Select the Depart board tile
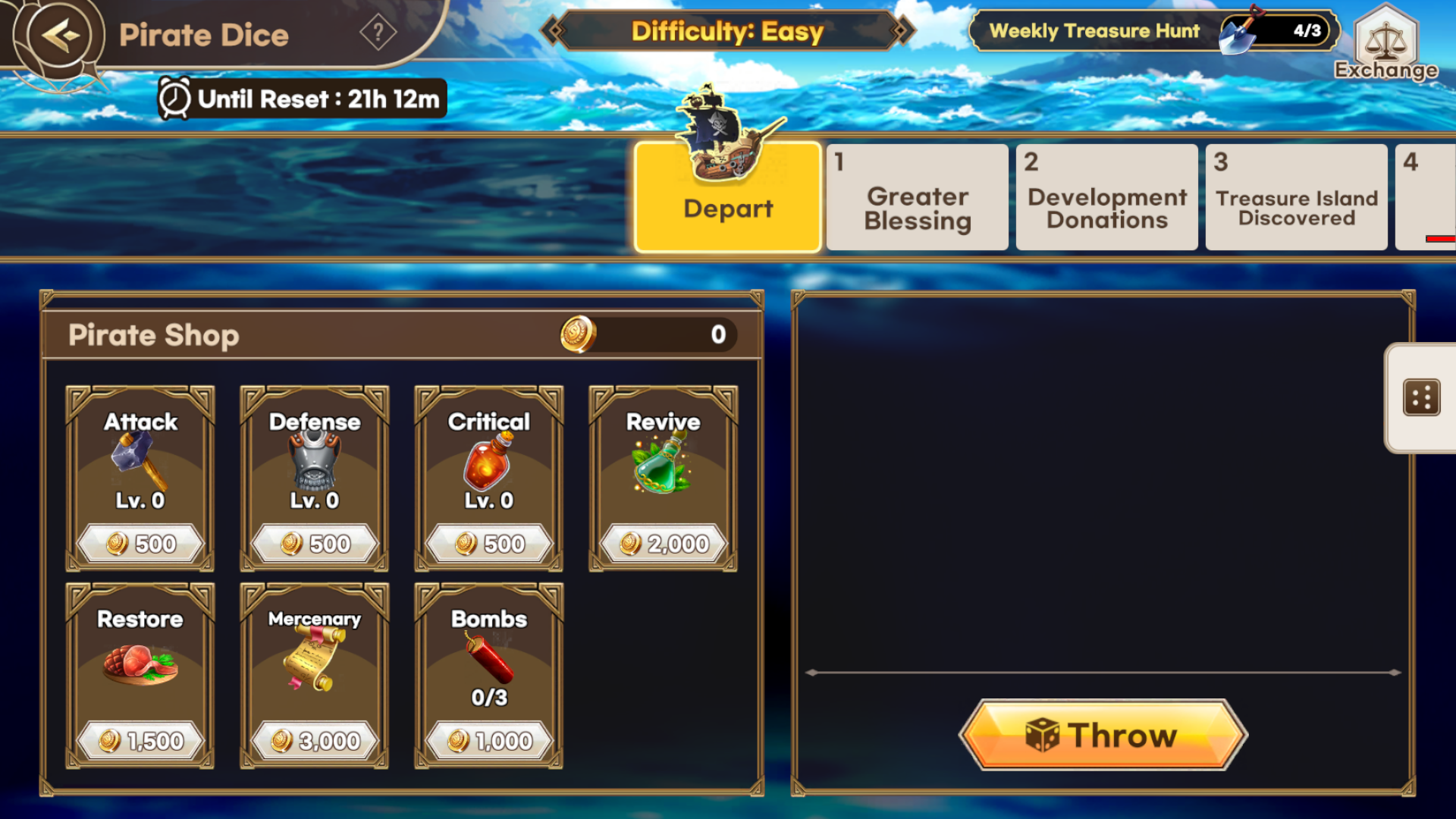1456x819 pixels. [728, 199]
